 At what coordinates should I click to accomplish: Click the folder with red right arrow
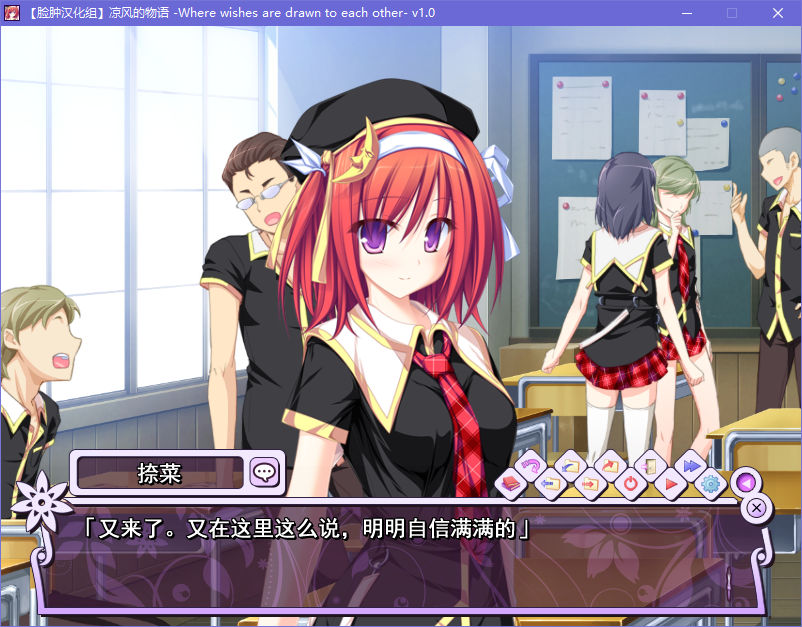point(590,485)
